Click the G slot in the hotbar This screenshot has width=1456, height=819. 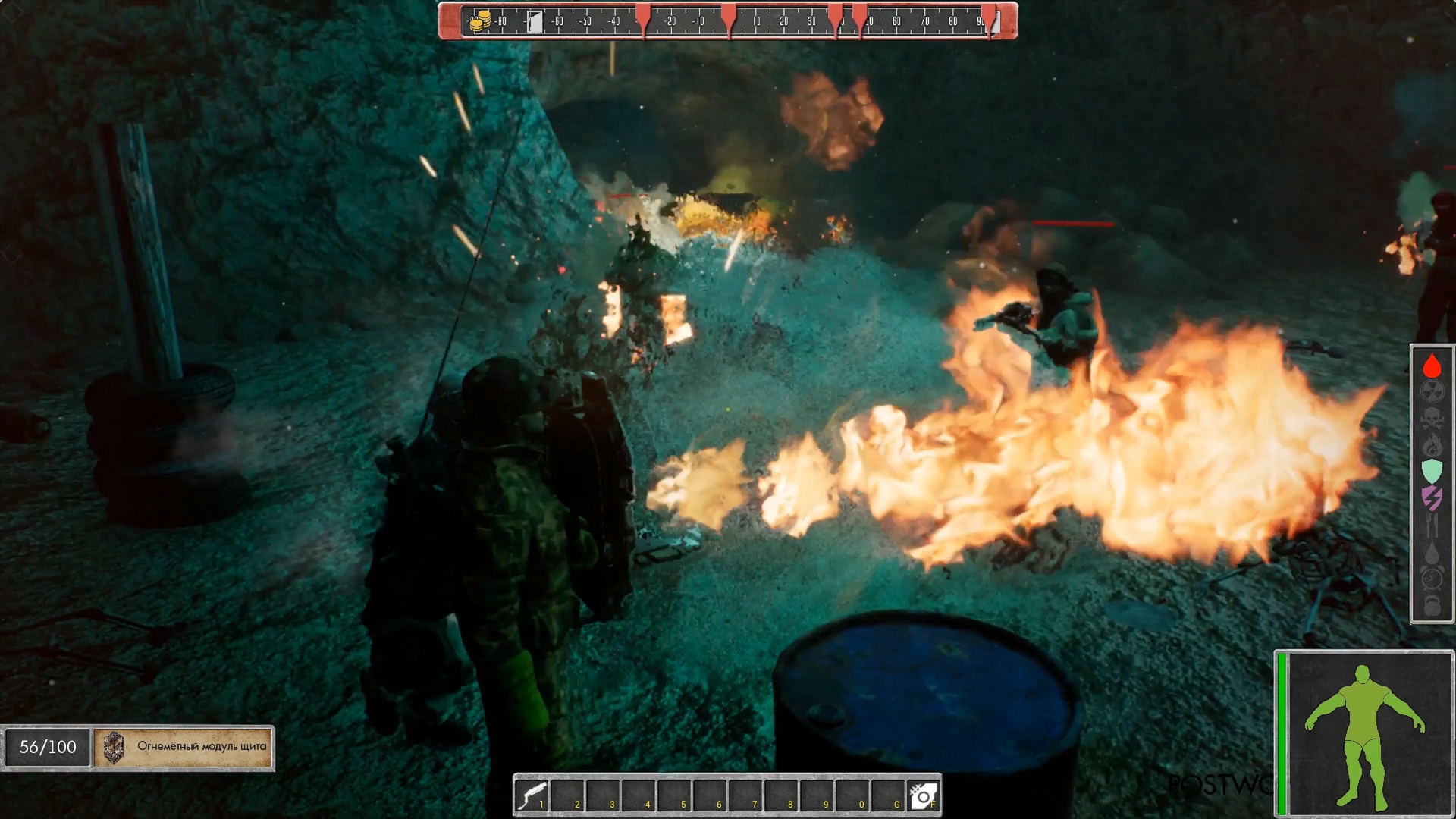[890, 797]
